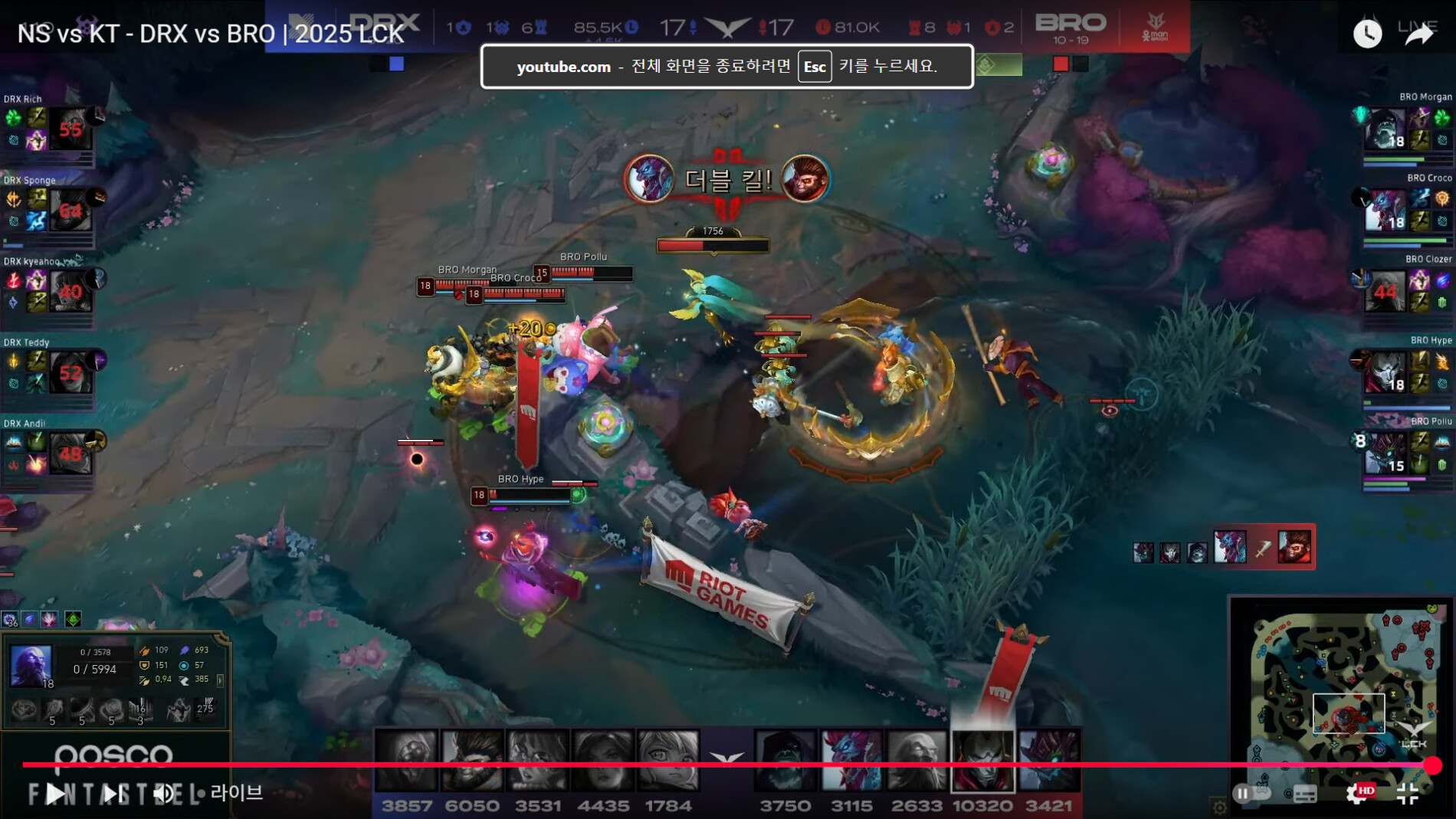
Task: Exit fullscreen mode in the video player
Action: click(1408, 794)
